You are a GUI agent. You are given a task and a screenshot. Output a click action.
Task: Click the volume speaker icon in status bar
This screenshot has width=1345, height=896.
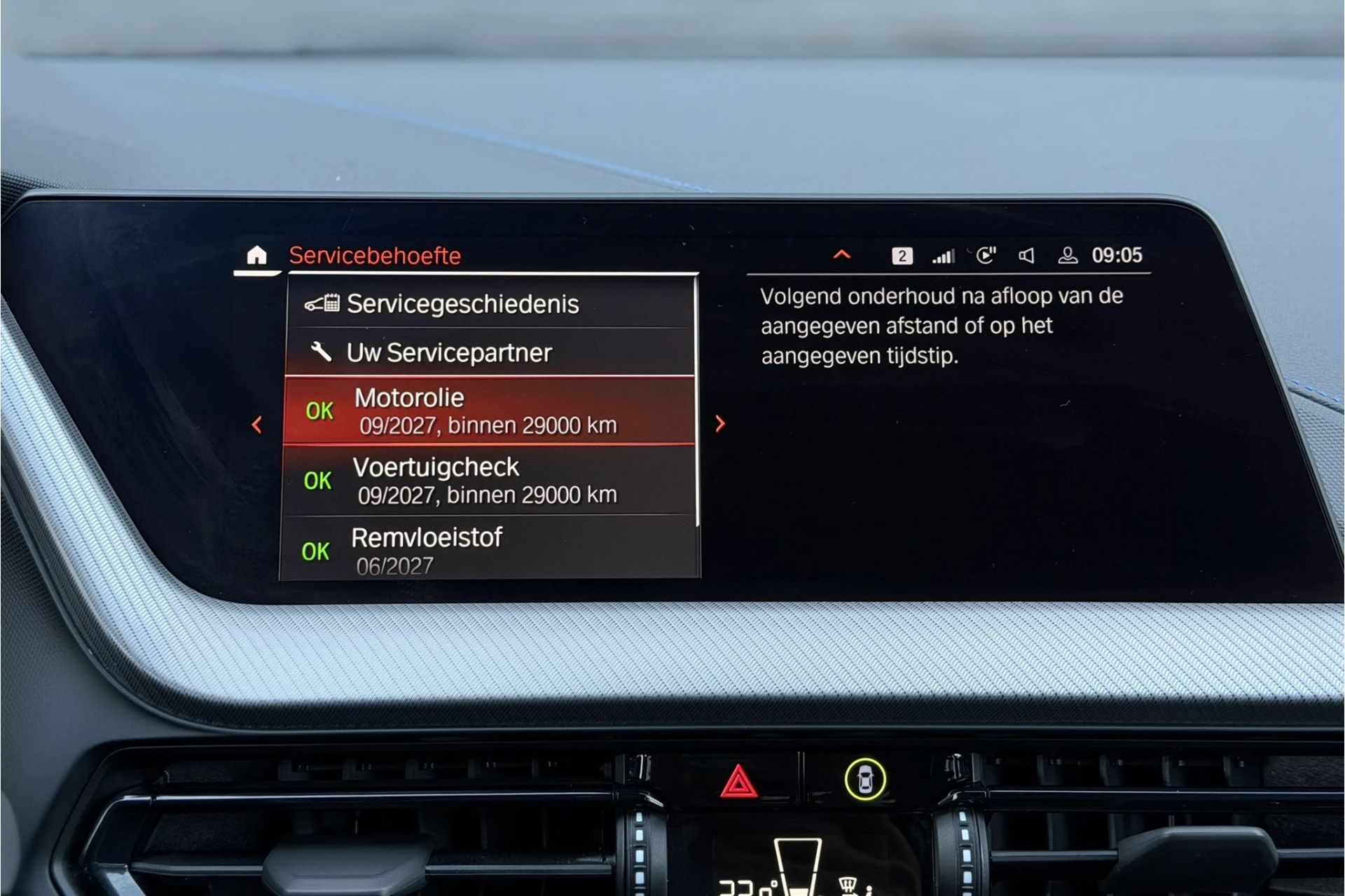1027,255
